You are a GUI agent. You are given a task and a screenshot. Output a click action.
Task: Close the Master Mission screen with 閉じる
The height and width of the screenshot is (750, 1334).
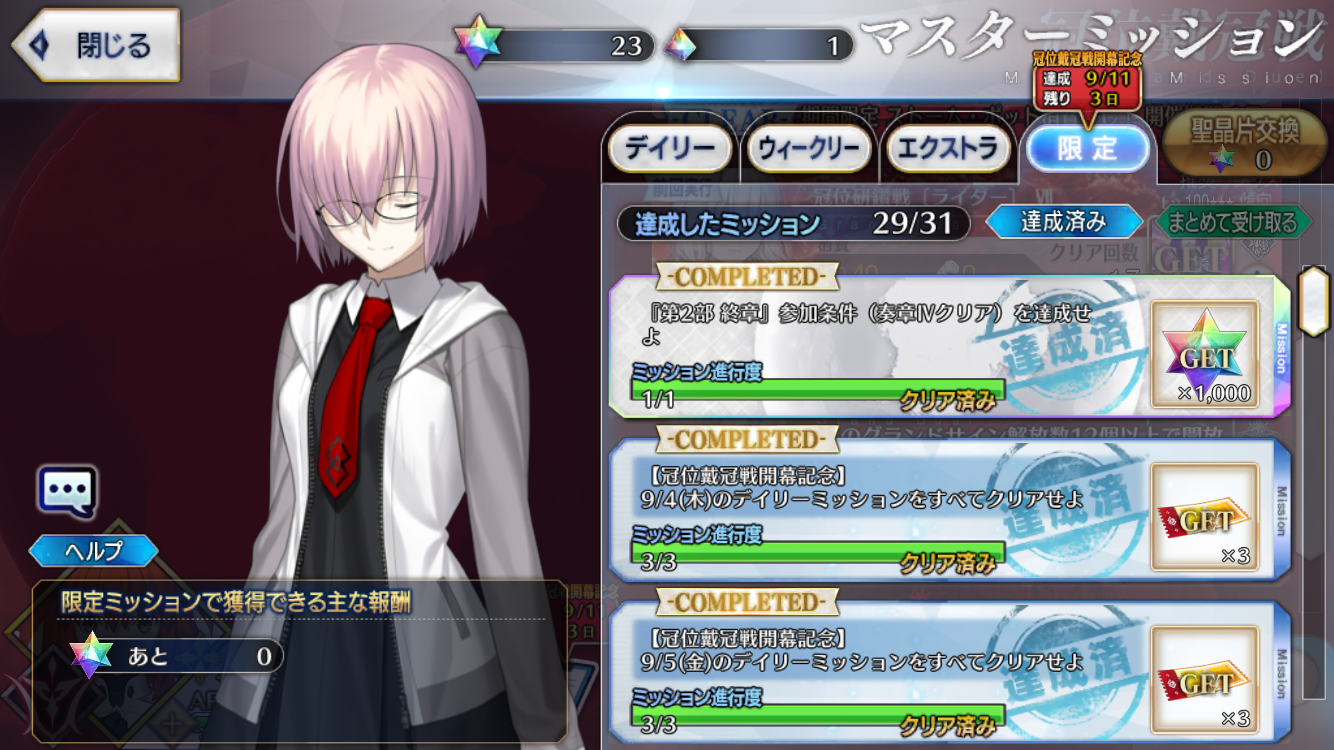coord(95,46)
